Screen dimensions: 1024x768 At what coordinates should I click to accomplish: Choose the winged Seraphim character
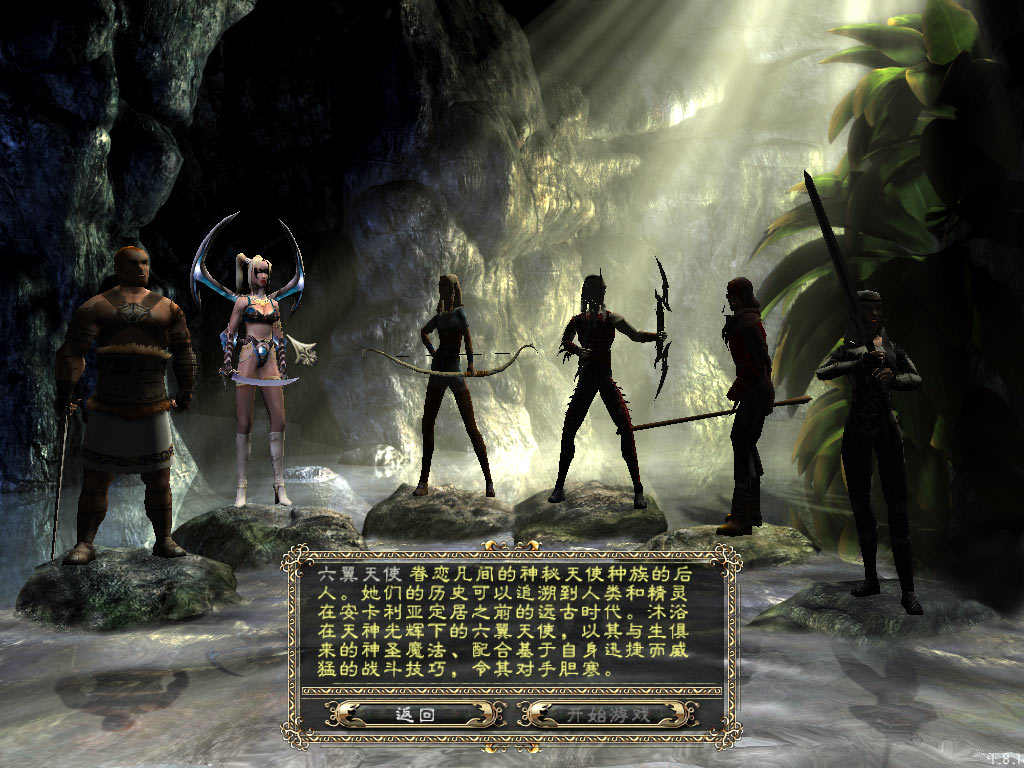point(258,370)
